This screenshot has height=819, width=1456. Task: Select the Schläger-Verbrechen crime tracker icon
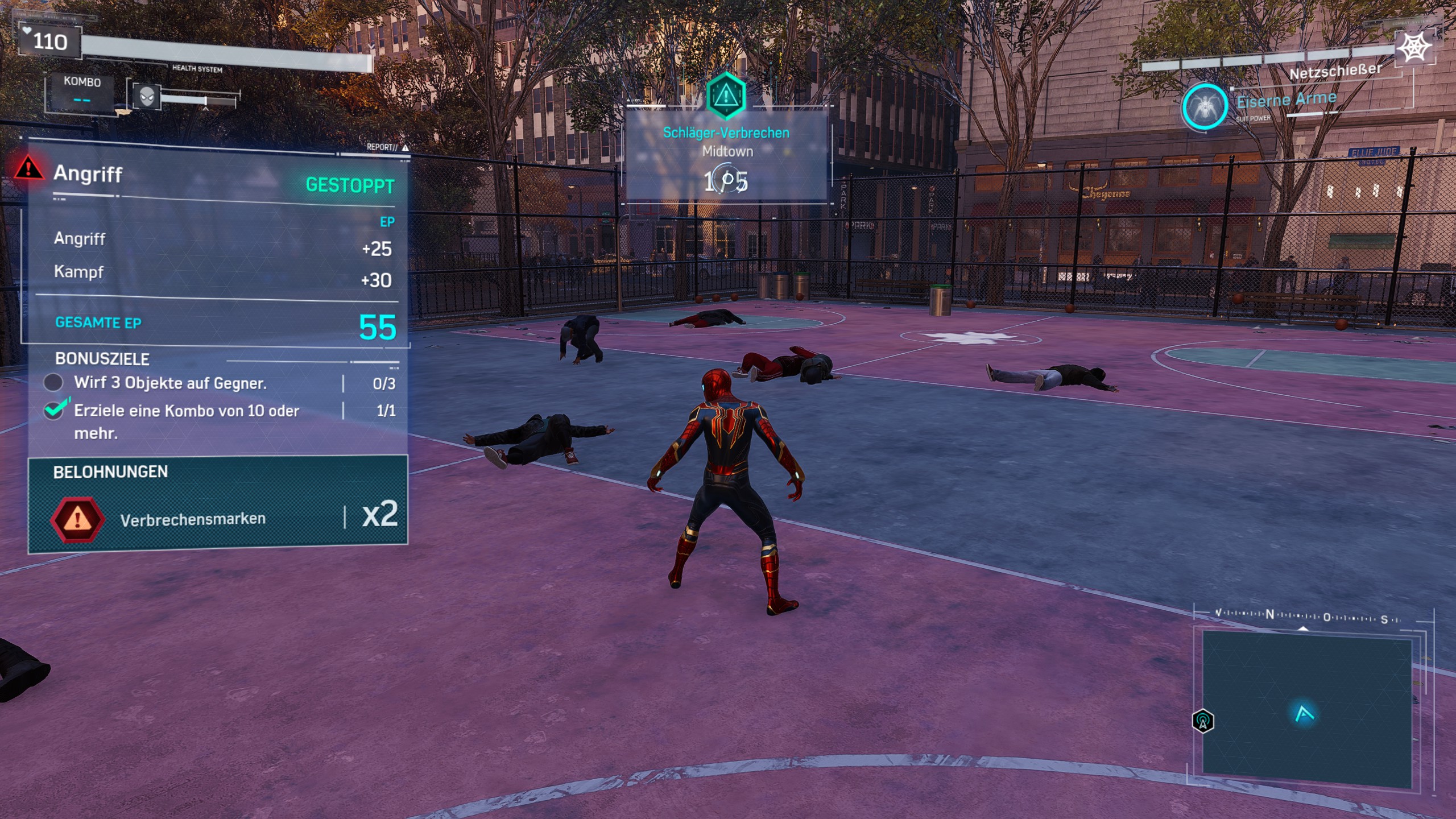(725, 95)
